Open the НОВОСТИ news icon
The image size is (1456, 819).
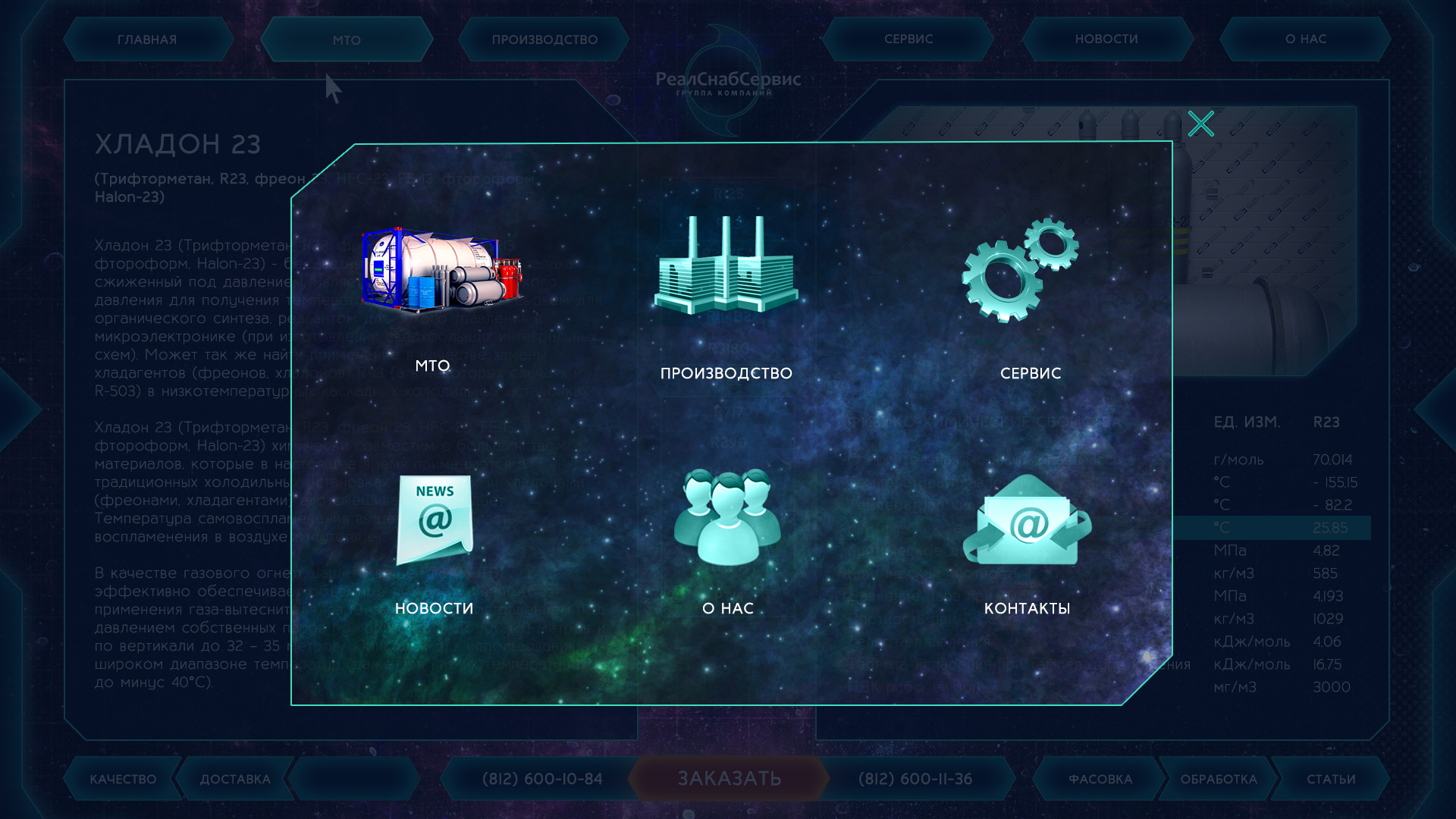click(435, 520)
